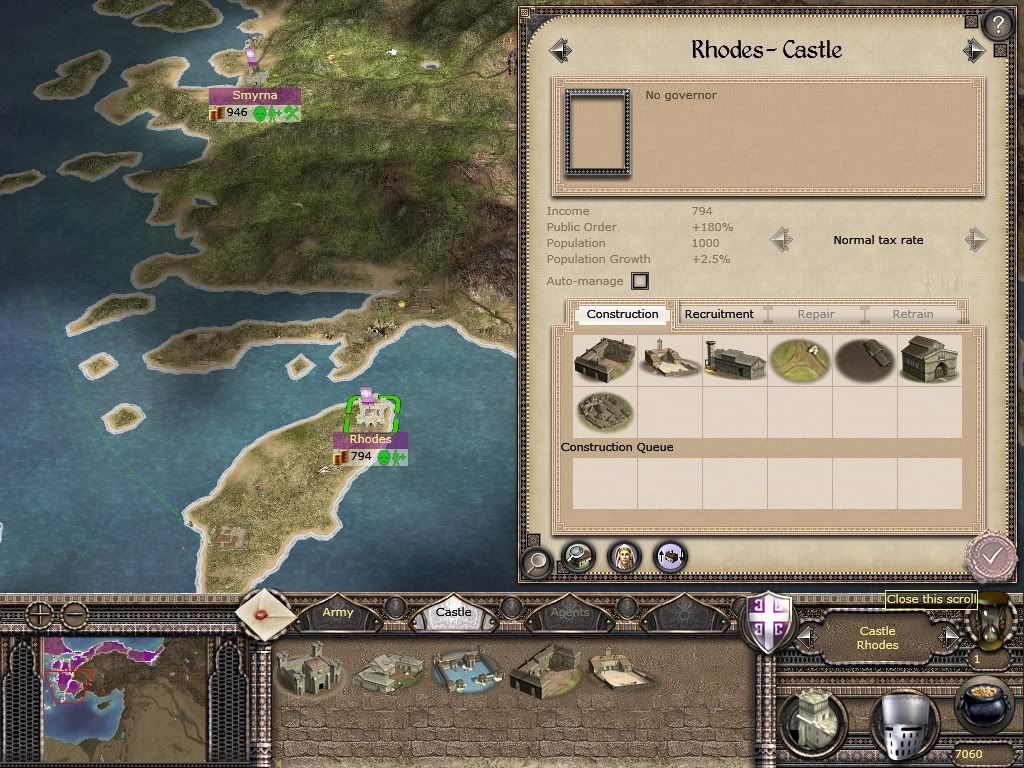The image size is (1024, 768).
Task: Queue the road construction option
Action: (799, 359)
